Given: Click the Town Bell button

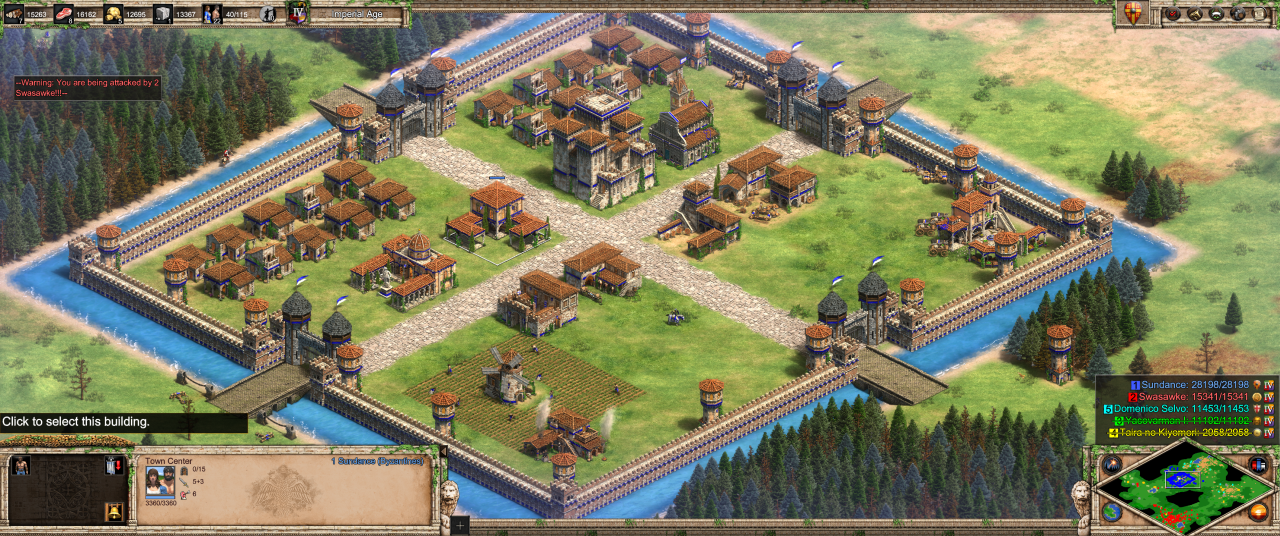Looking at the screenshot, I should click(114, 511).
